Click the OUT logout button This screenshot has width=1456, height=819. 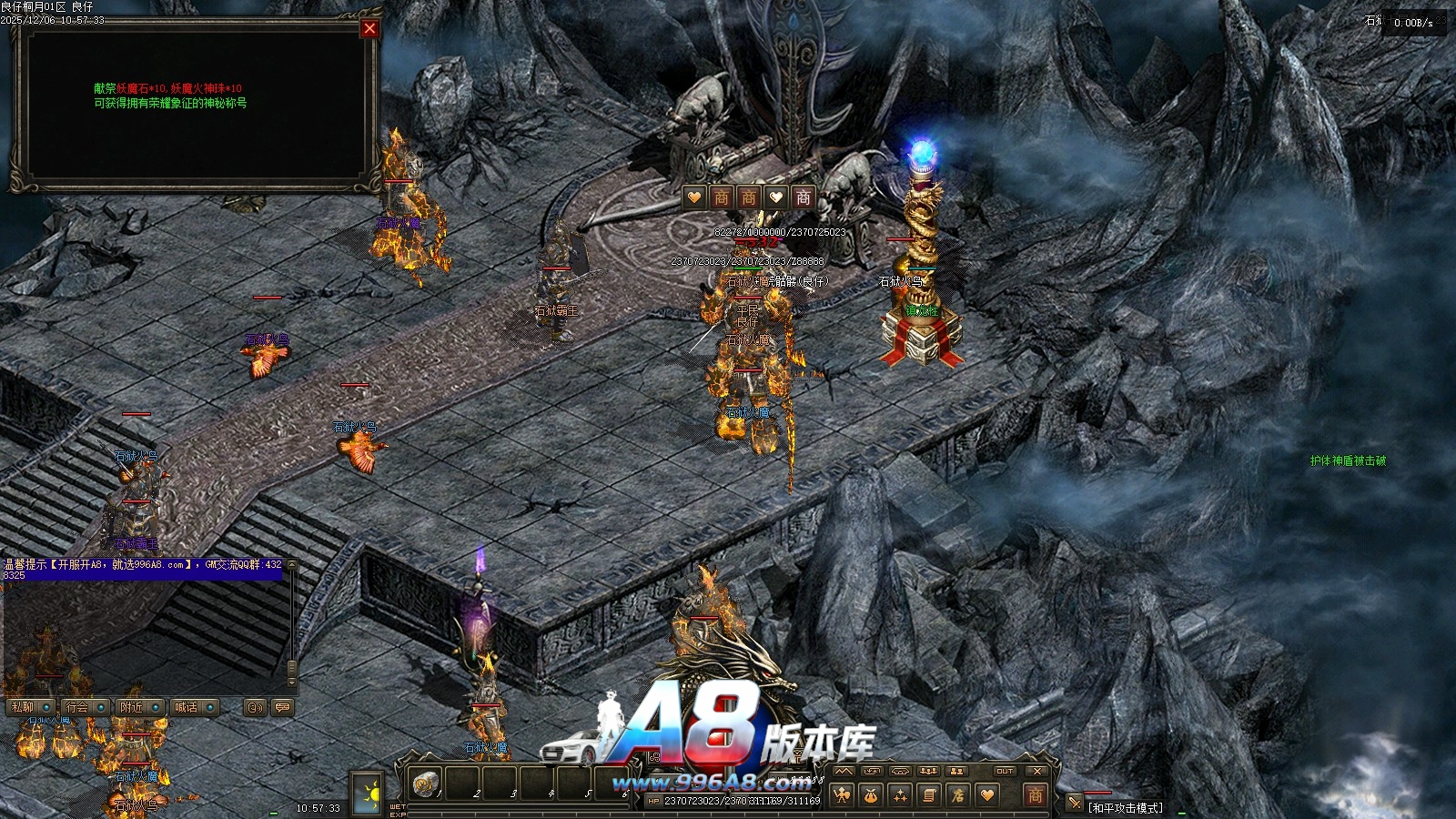[1005, 772]
